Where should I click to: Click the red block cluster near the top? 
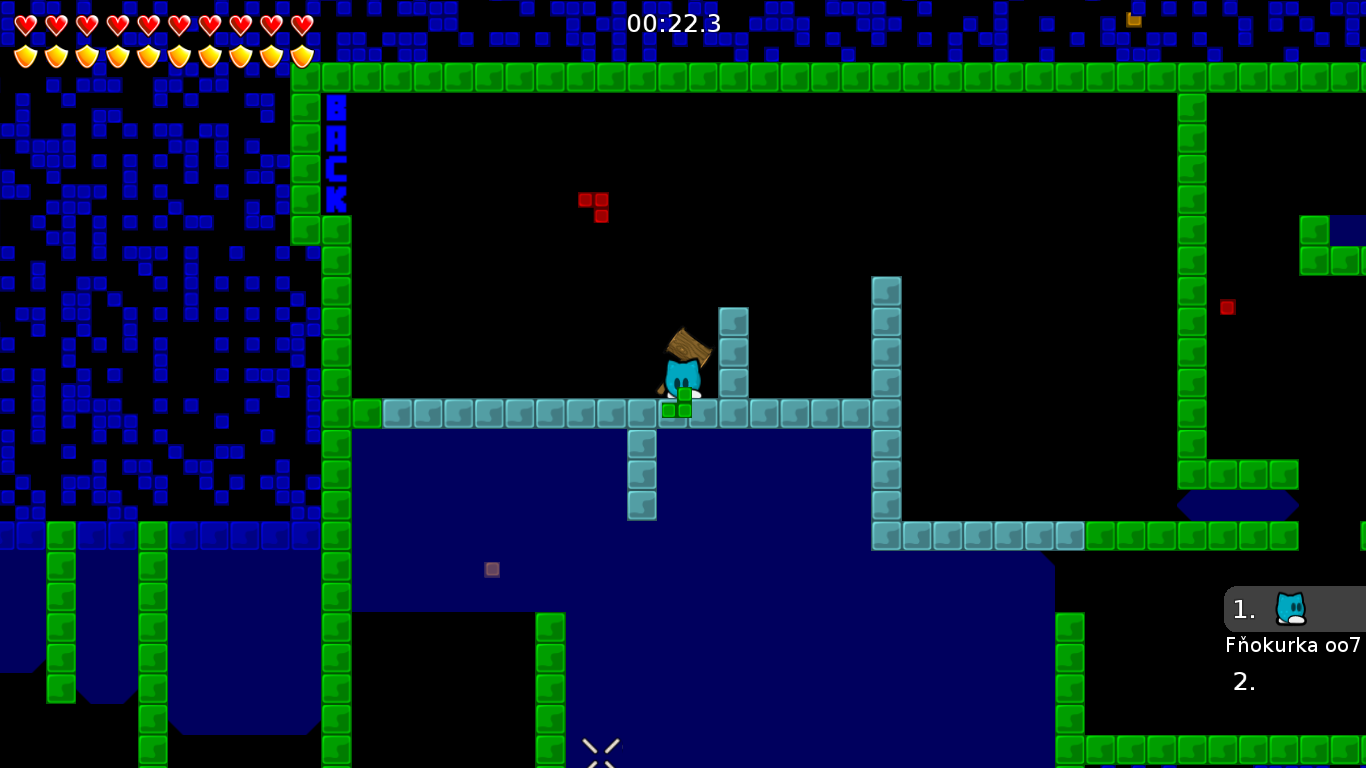[594, 205]
